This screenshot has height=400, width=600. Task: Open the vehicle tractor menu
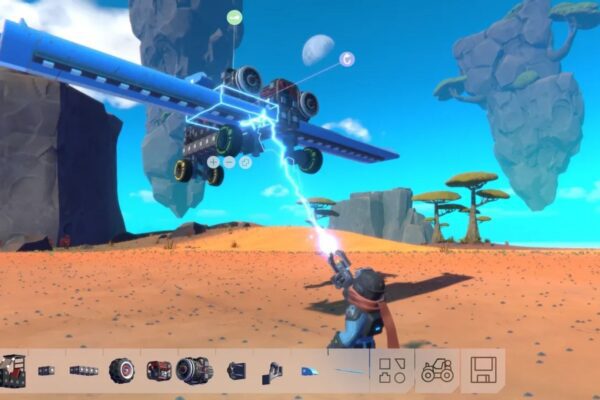coord(437,370)
